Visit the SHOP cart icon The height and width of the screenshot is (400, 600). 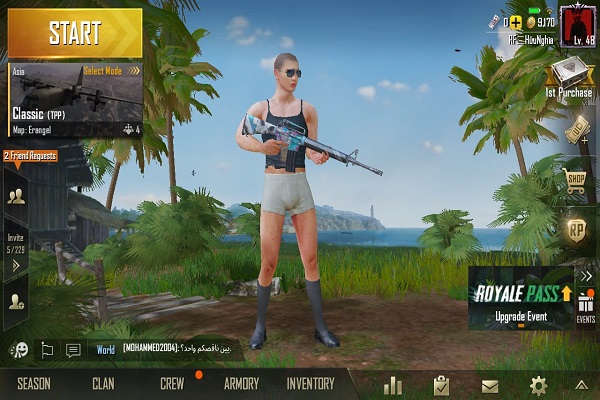tap(576, 180)
